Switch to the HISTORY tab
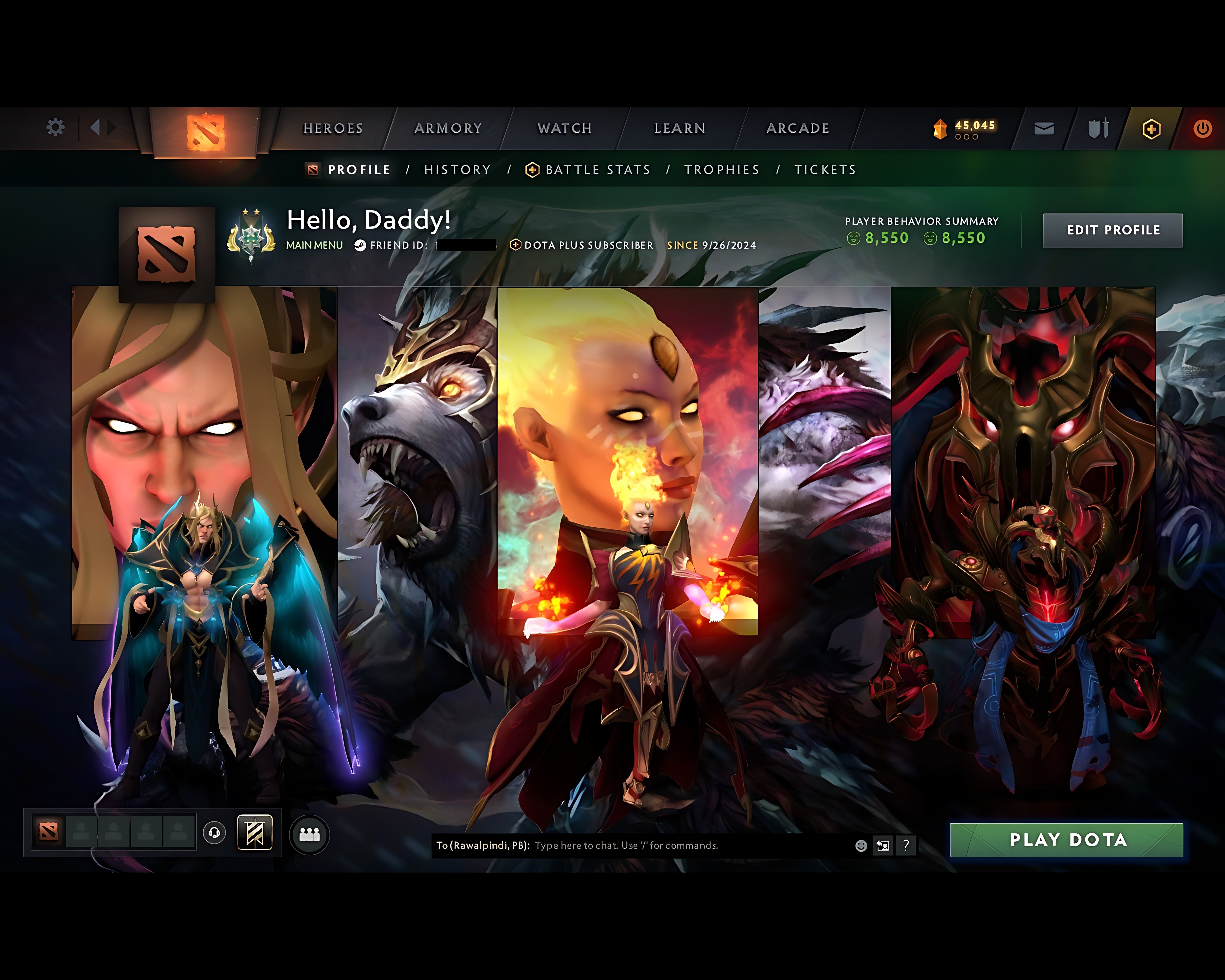 pos(457,169)
